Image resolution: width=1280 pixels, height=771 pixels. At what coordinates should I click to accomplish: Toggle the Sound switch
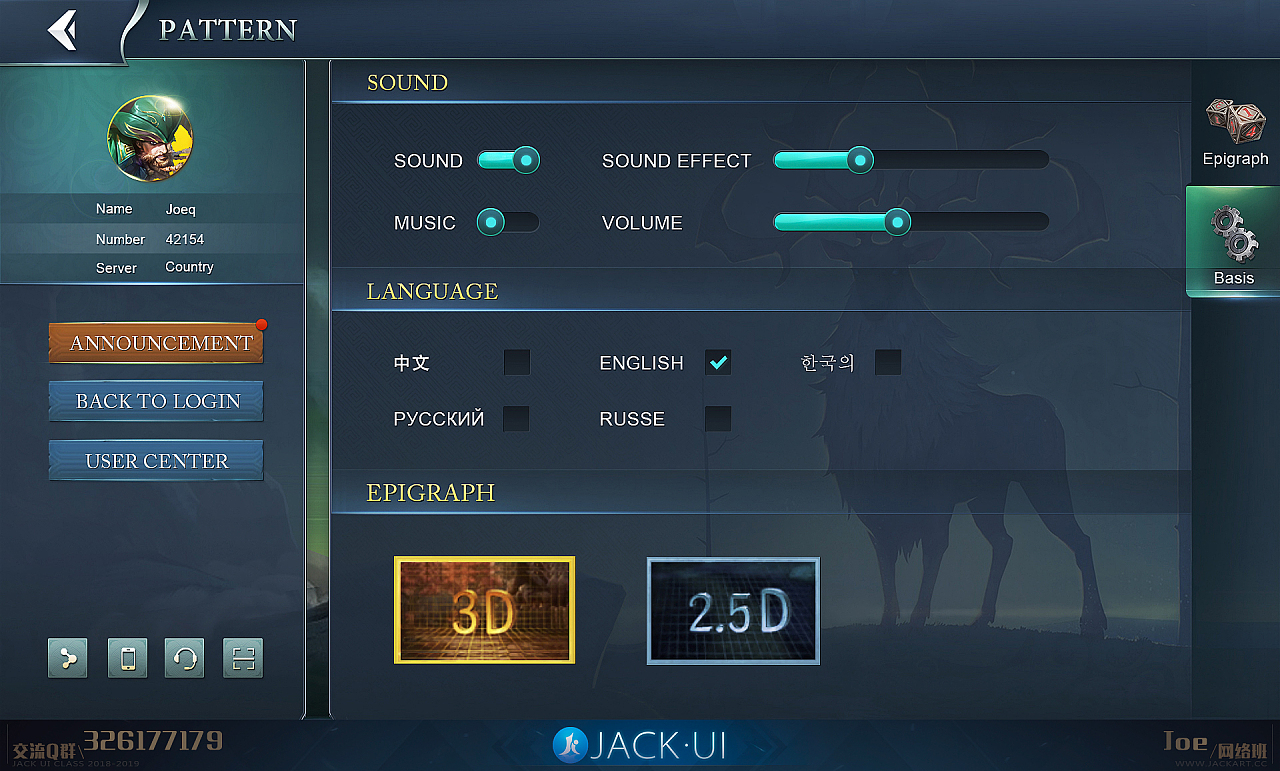[x=508, y=160]
